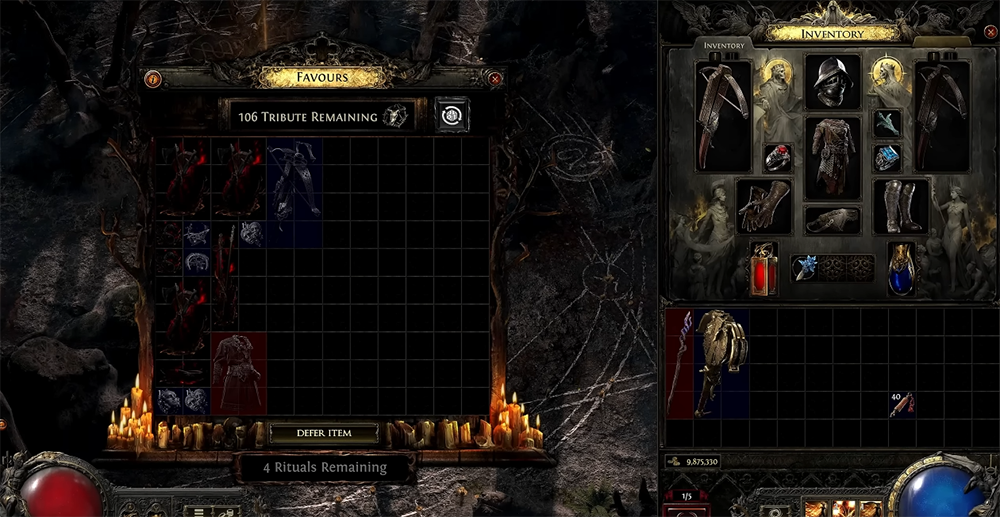Select the red life flask slot

click(764, 268)
